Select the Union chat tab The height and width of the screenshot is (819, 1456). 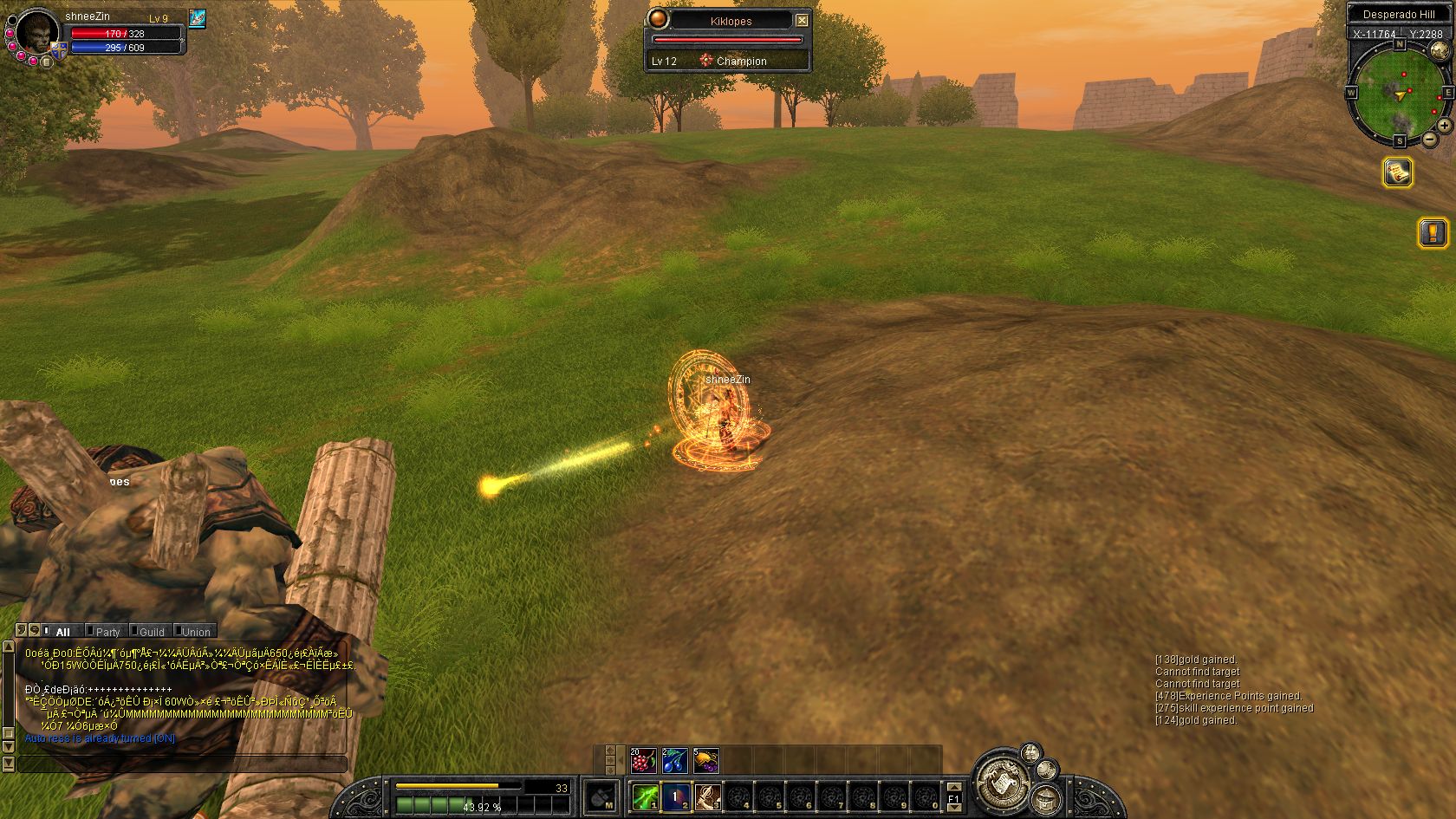tap(195, 632)
